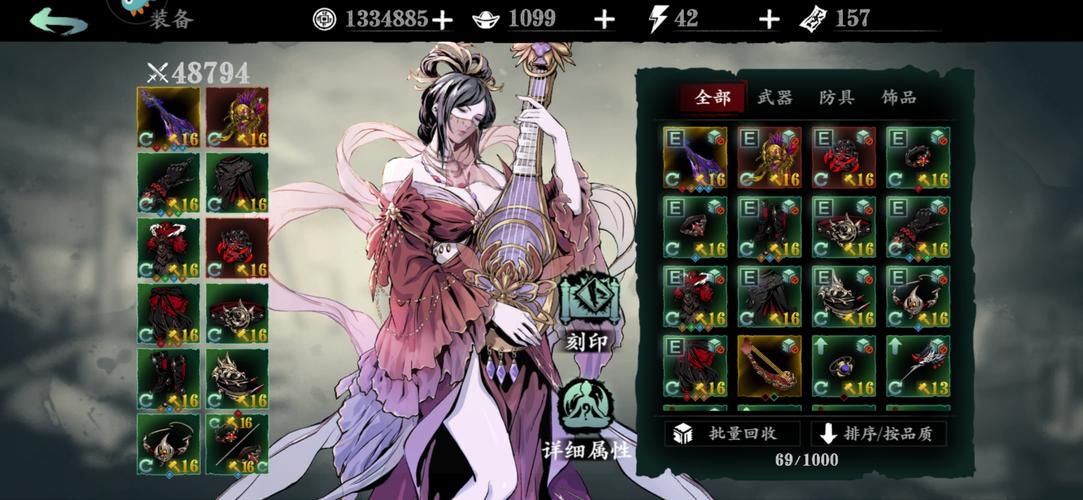
Task: View 详细属性 detailed attributes
Action: [x=586, y=418]
